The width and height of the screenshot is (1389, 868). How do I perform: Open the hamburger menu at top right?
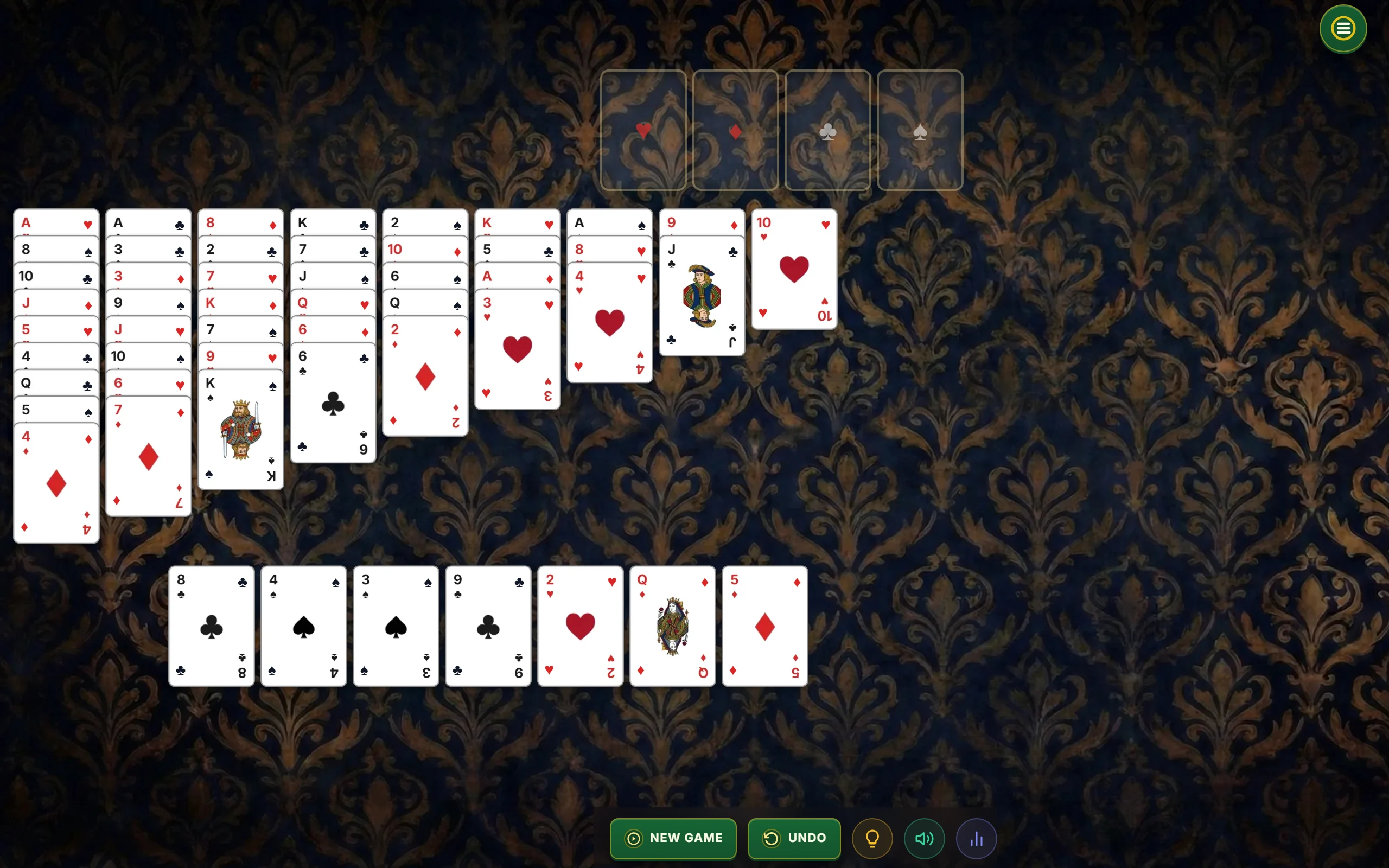click(x=1342, y=28)
